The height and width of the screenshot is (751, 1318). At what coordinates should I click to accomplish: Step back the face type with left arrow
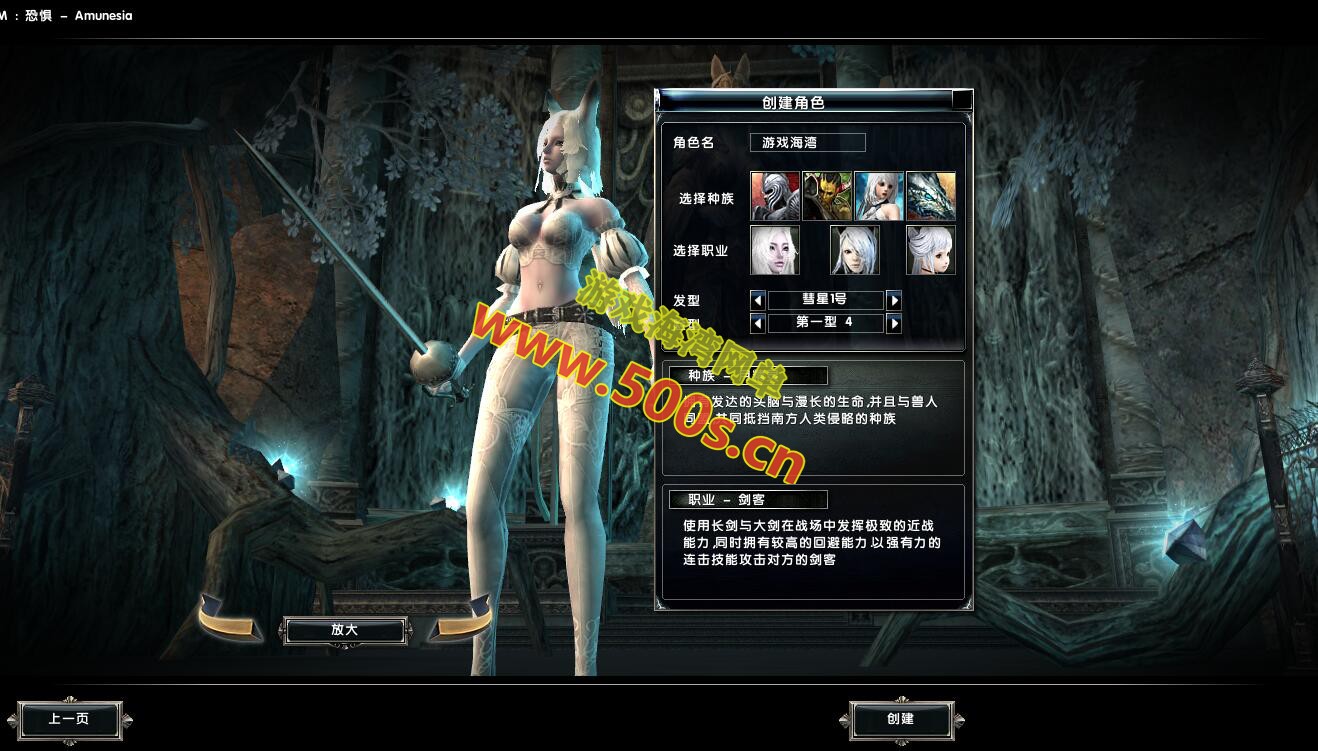pos(758,323)
